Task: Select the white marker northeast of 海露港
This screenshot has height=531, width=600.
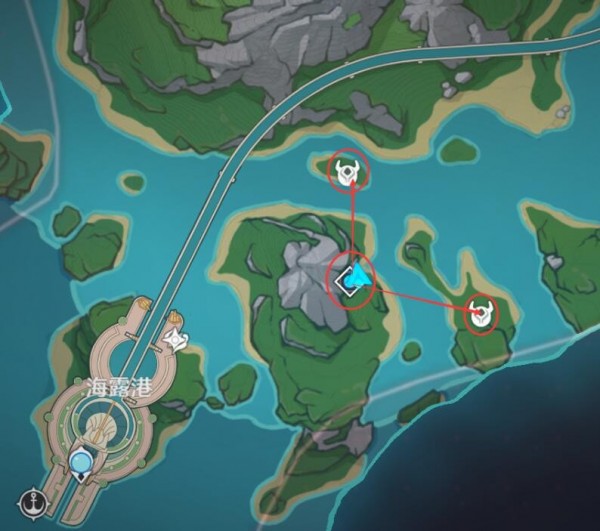Action: (x=177, y=340)
